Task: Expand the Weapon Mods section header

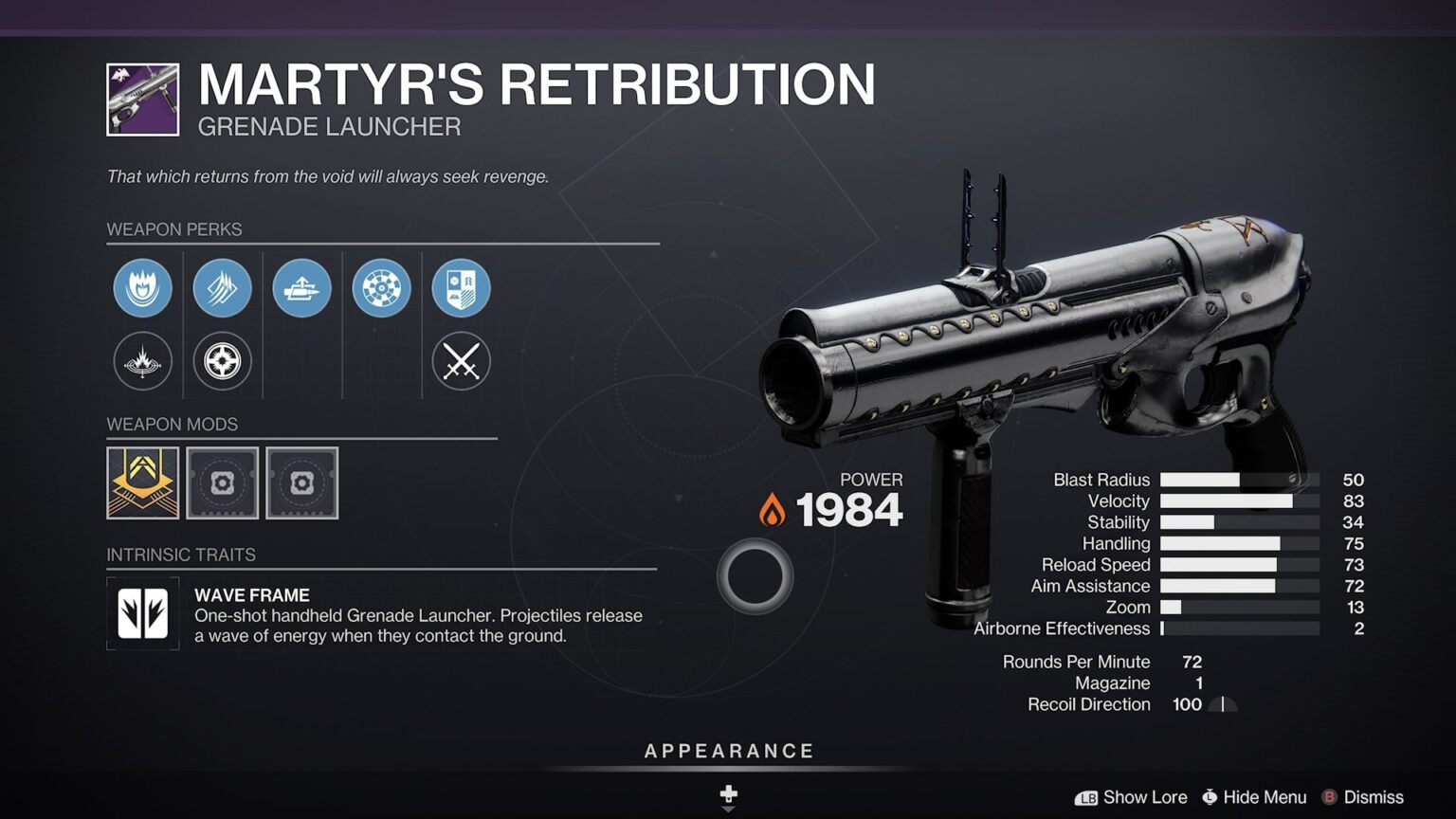Action: click(172, 425)
